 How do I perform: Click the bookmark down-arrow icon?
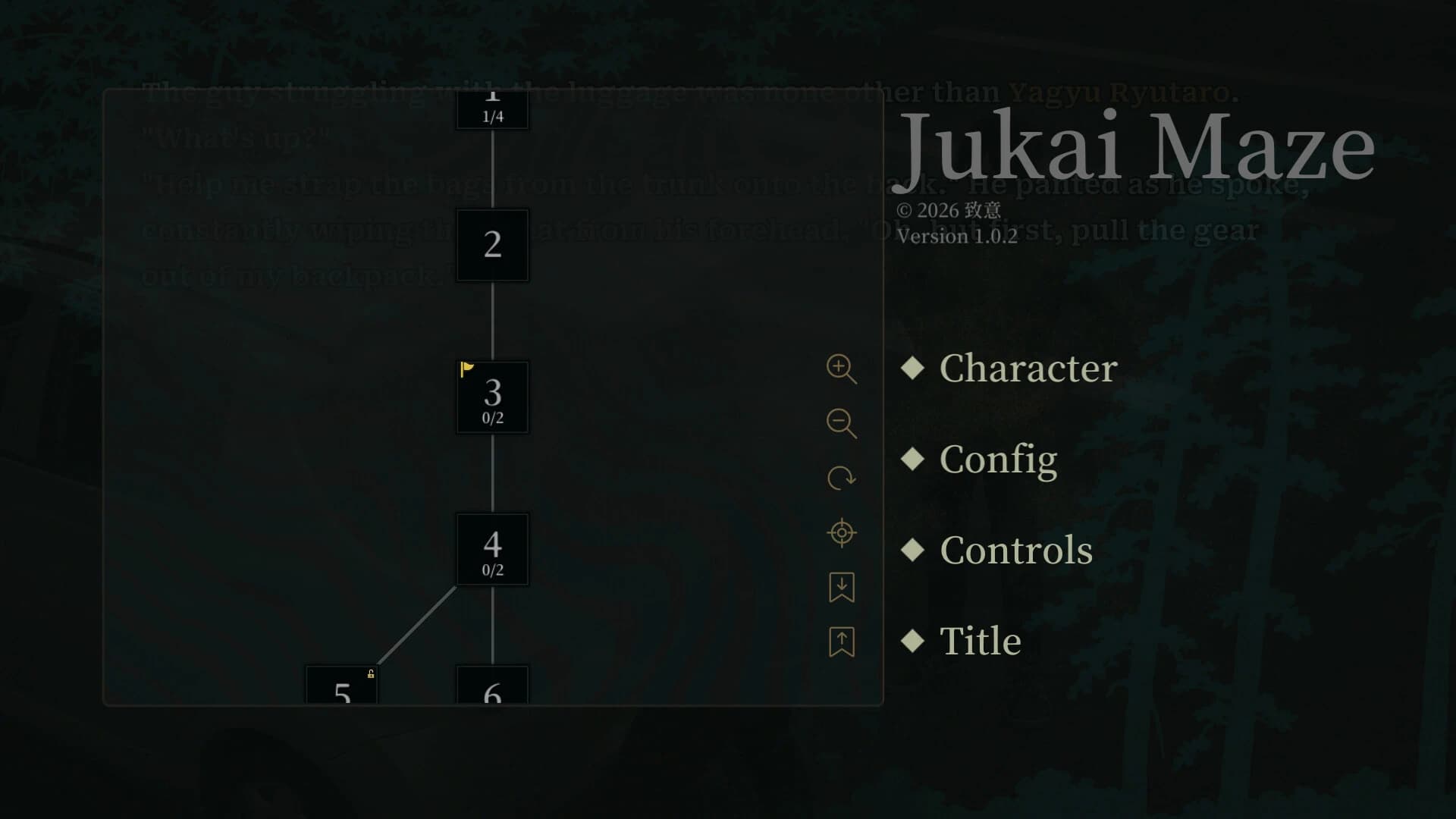[841, 588]
